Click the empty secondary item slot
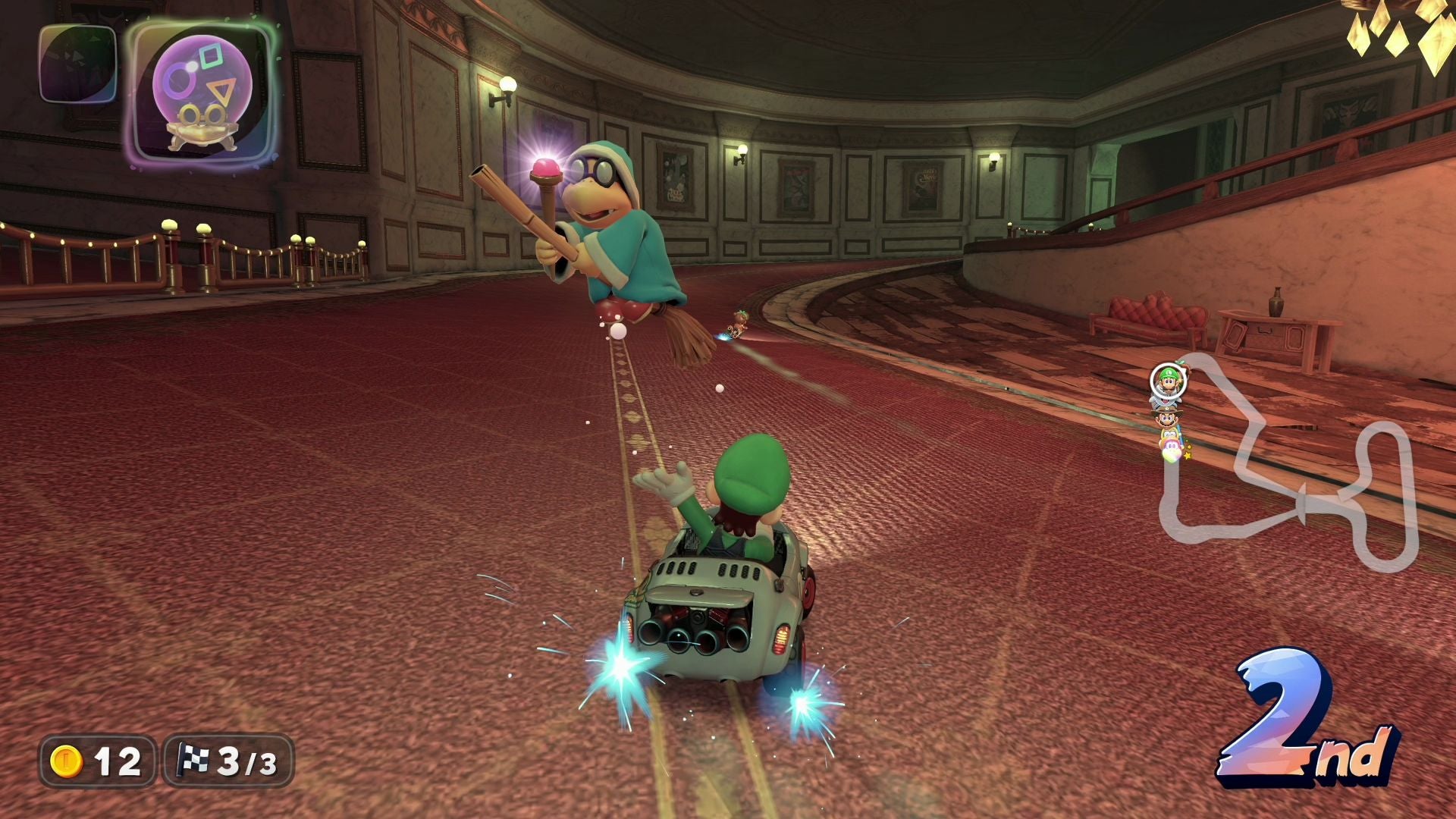This screenshot has width=1456, height=819. tap(77, 64)
